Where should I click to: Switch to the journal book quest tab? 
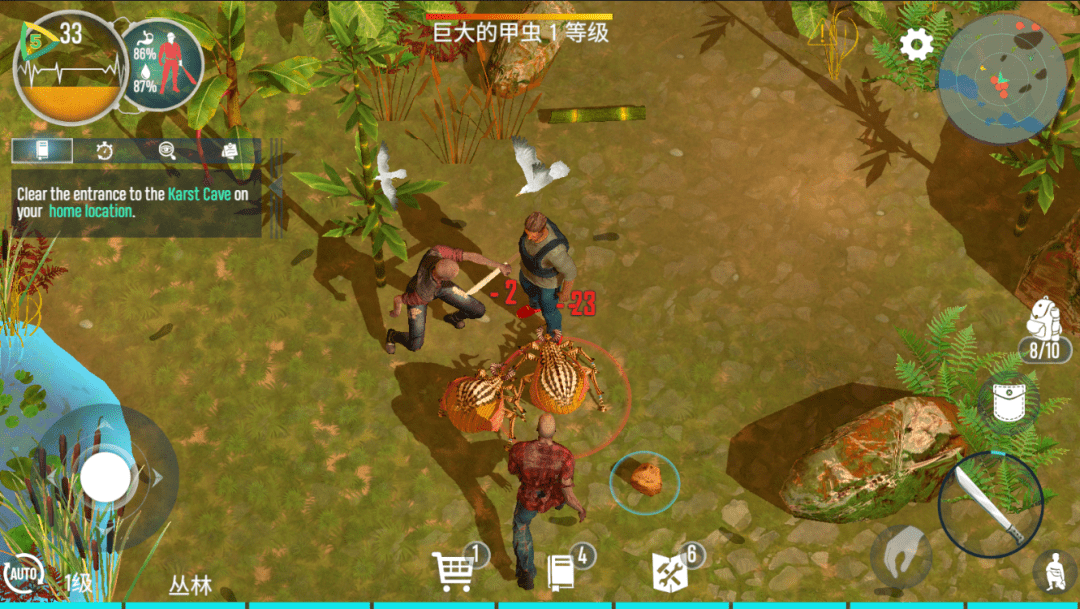coord(43,151)
